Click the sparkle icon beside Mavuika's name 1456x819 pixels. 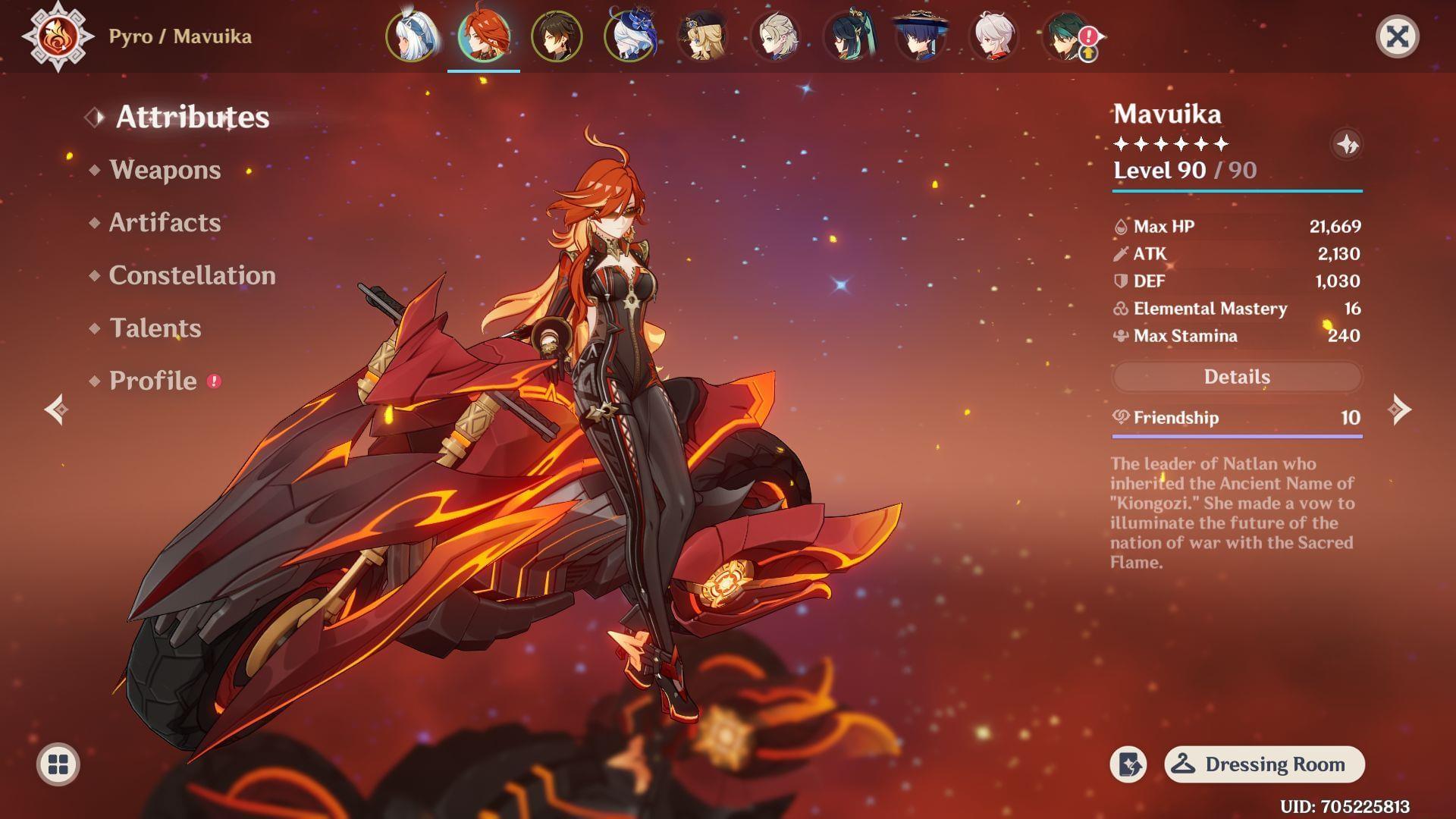(1347, 144)
